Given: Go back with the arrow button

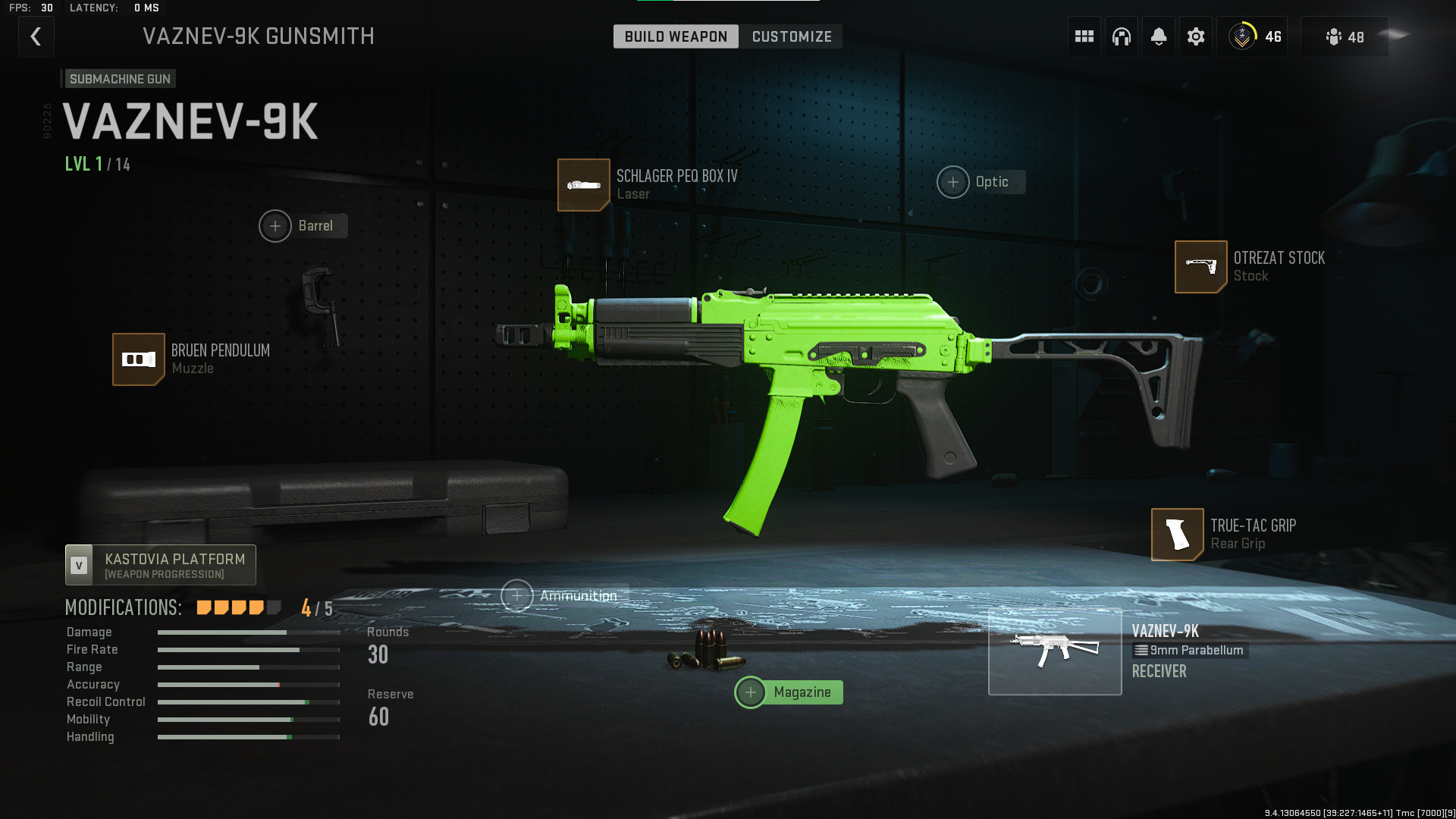Looking at the screenshot, I should (x=36, y=36).
